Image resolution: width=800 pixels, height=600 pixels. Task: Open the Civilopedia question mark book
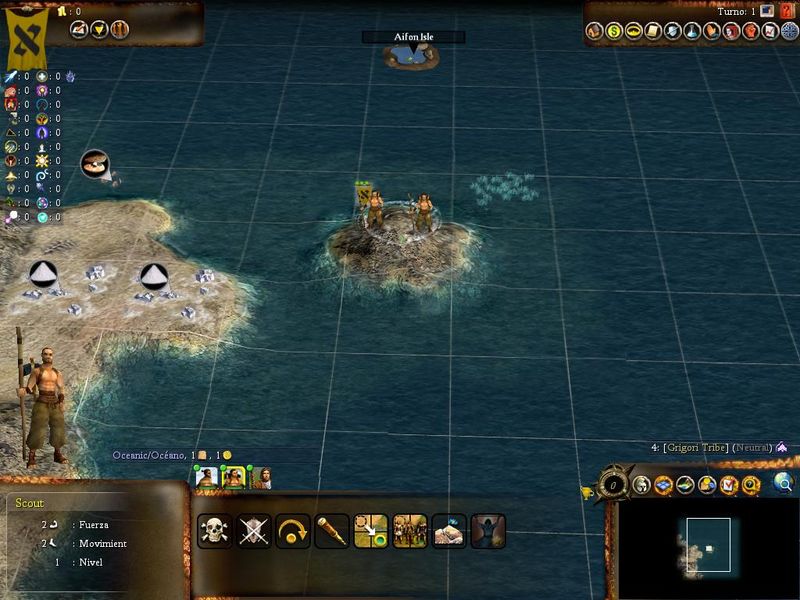pyautogui.click(x=786, y=11)
